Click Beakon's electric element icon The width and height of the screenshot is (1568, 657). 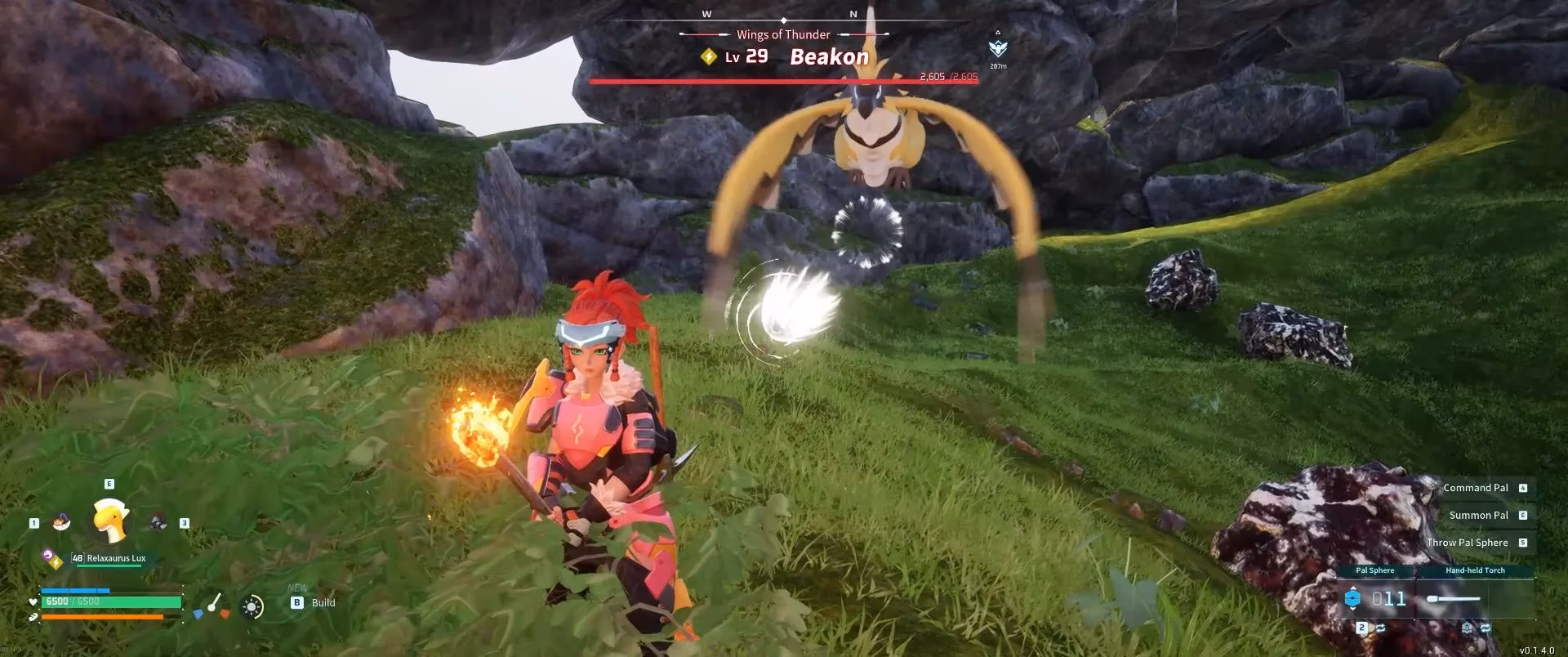tap(709, 56)
